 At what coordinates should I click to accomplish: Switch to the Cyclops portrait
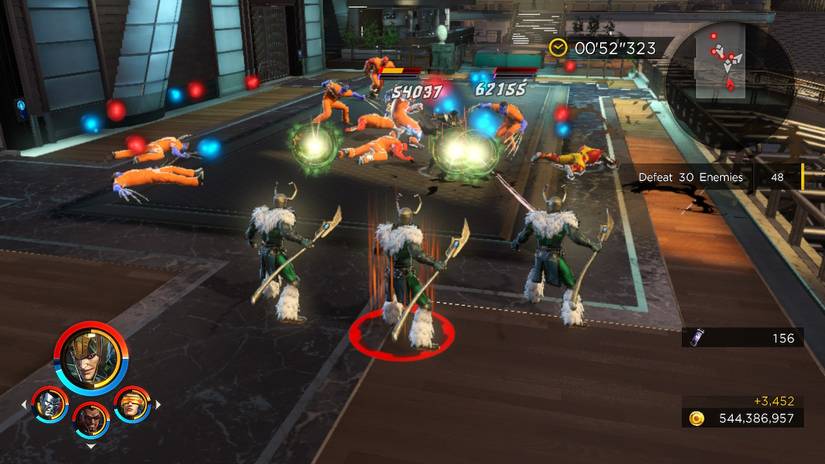pyautogui.click(x=131, y=404)
